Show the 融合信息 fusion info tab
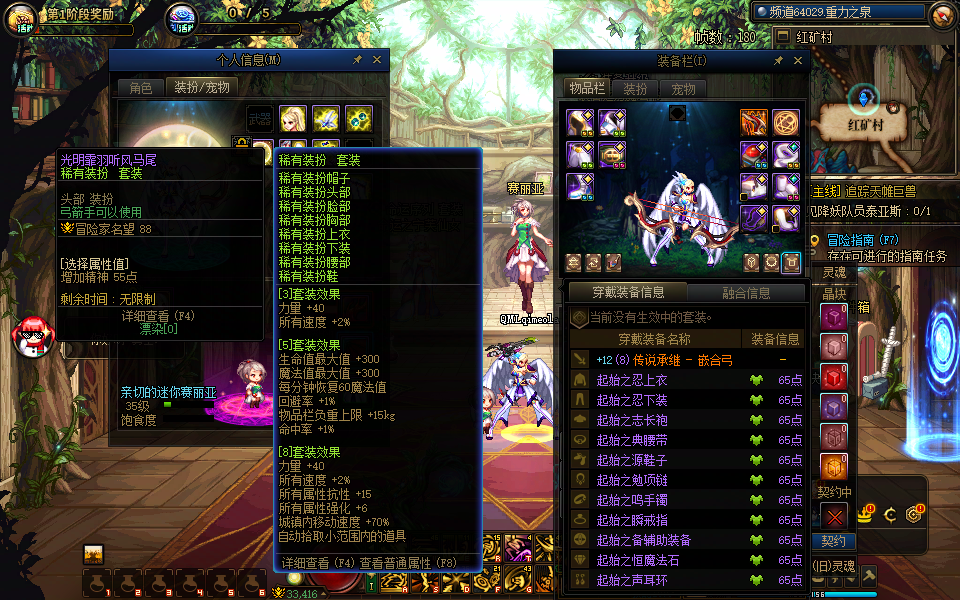 [746, 293]
